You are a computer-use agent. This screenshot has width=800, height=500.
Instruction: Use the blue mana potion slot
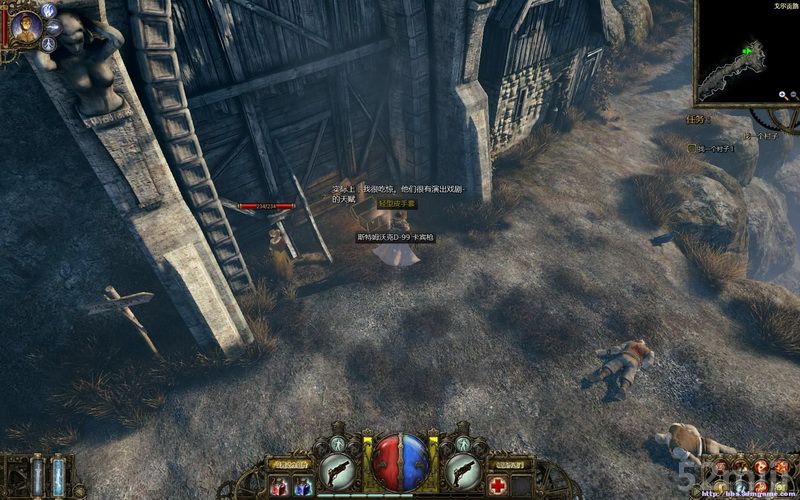(302, 487)
